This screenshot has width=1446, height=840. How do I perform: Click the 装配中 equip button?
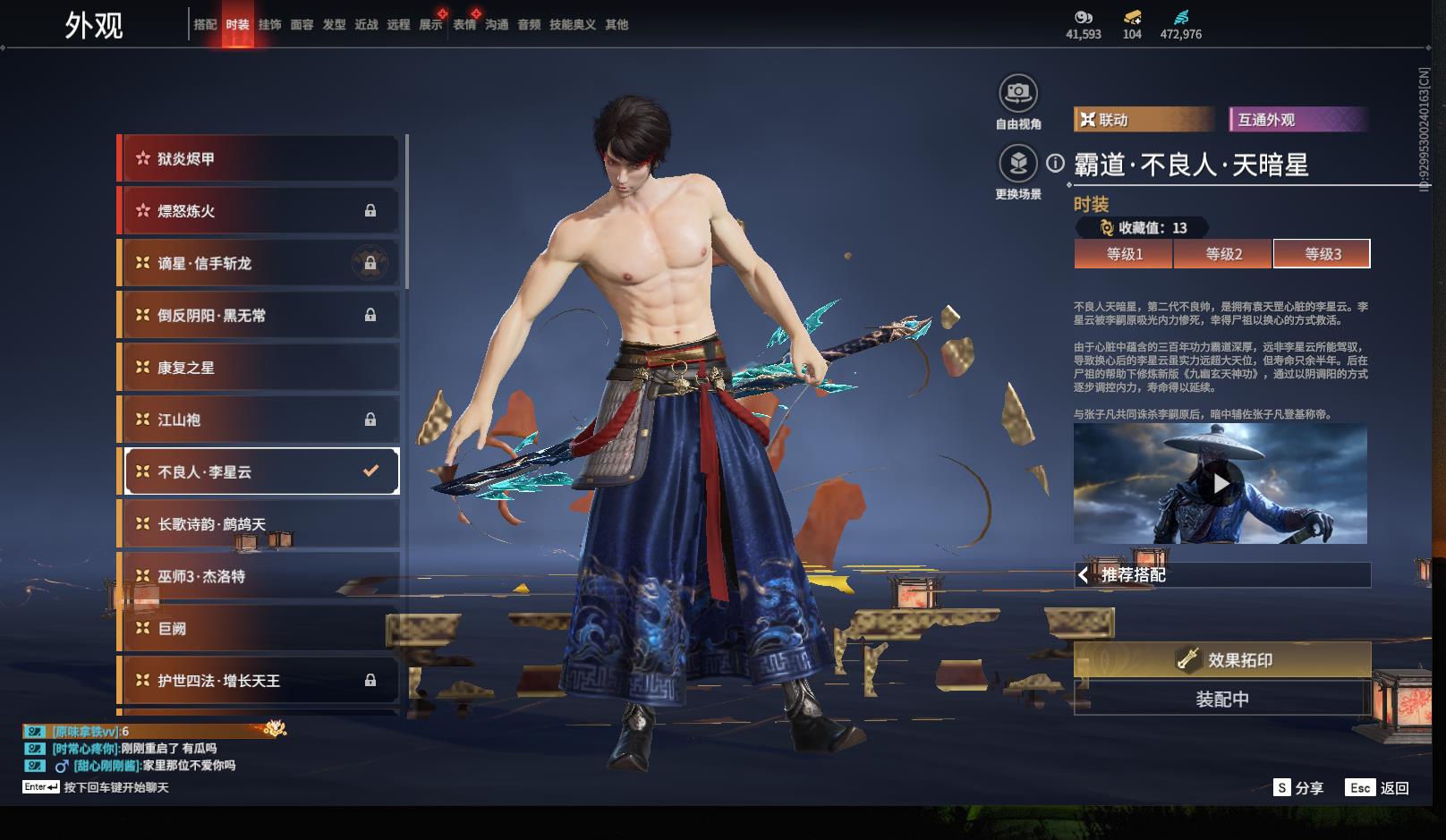1222,700
